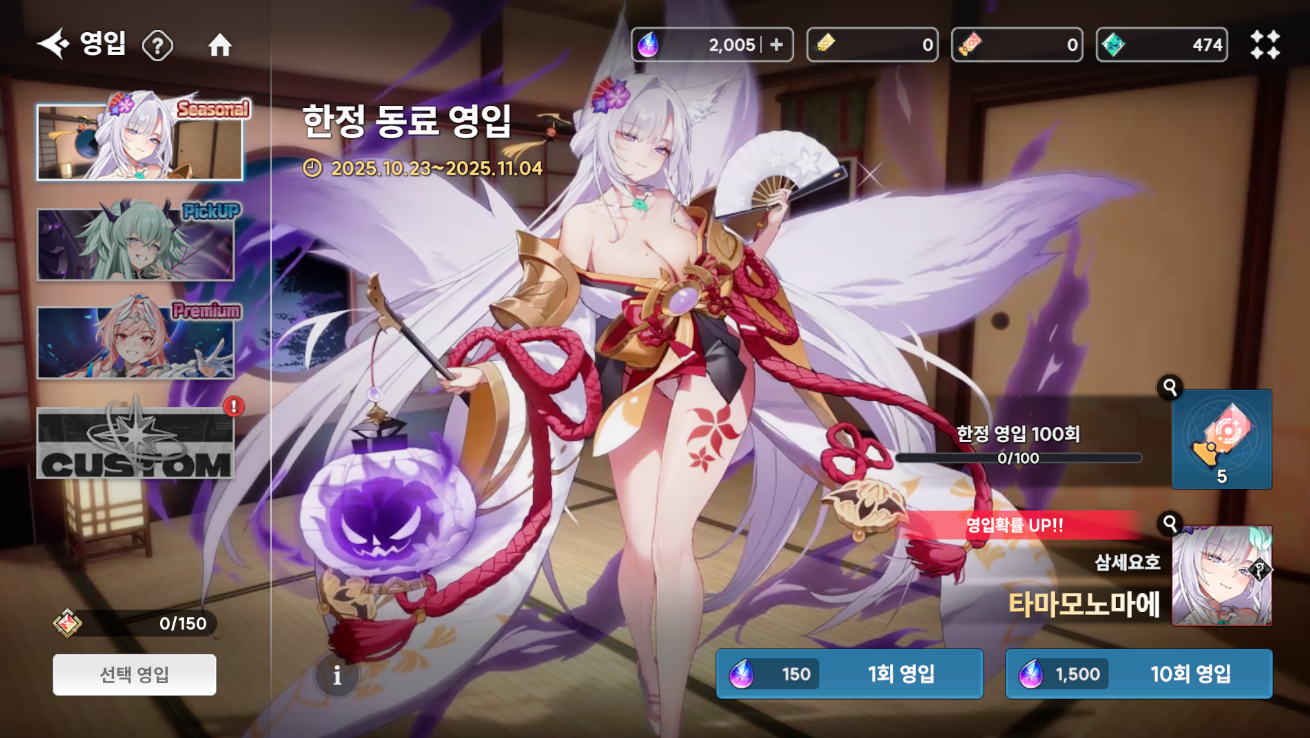Show banner info with the i icon

coord(337,676)
